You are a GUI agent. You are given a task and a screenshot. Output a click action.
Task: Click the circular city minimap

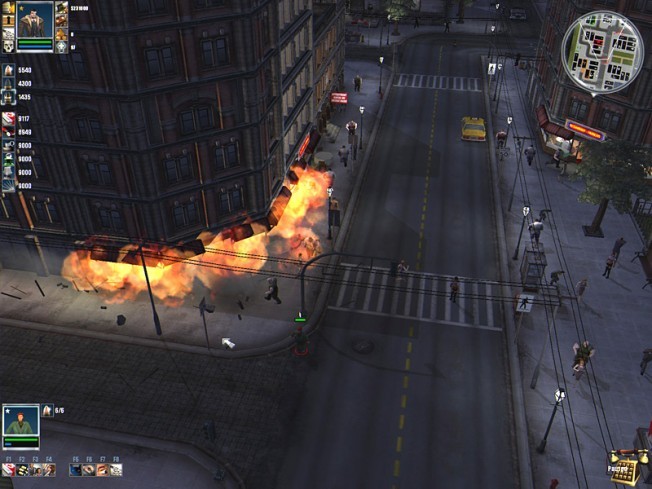pyautogui.click(x=602, y=52)
